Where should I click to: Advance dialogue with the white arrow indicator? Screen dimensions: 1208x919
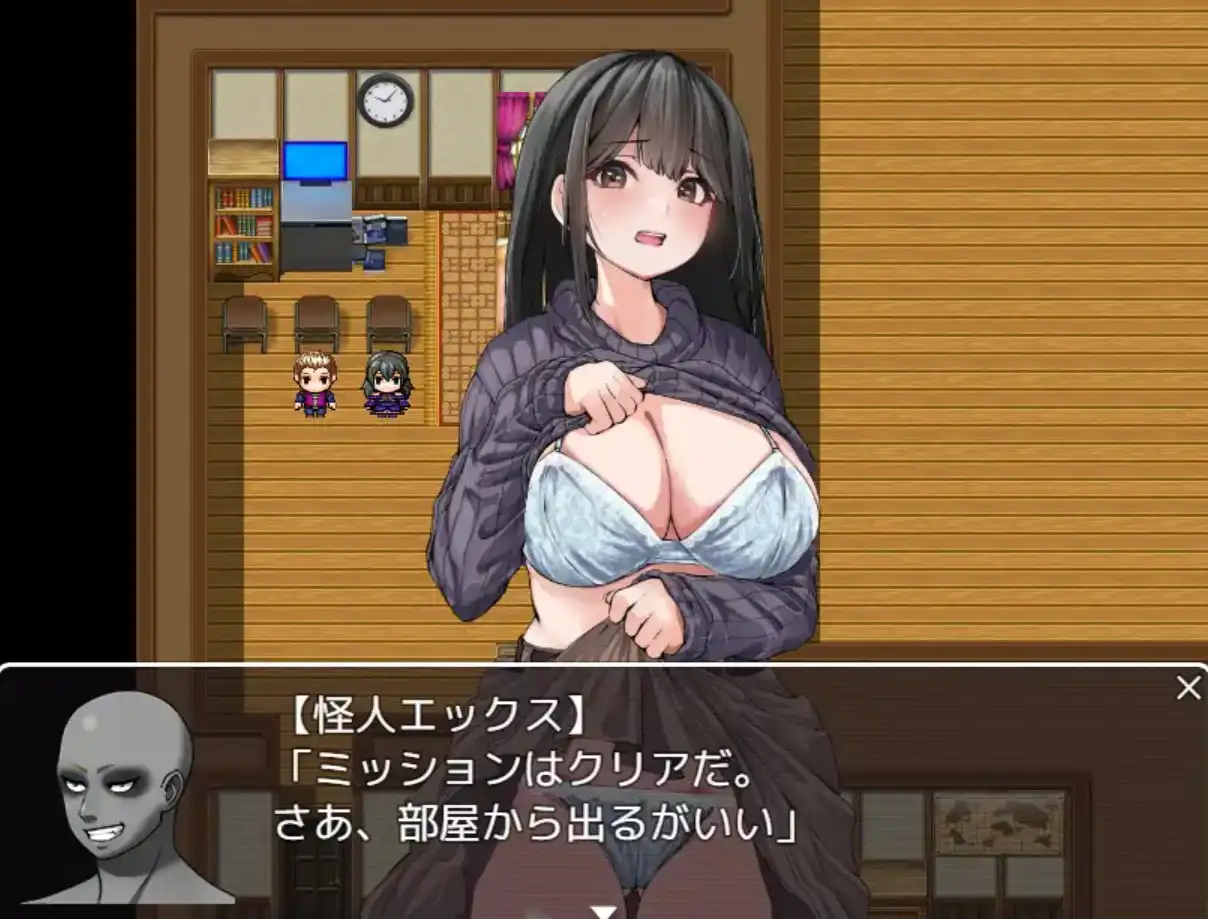coord(603,911)
